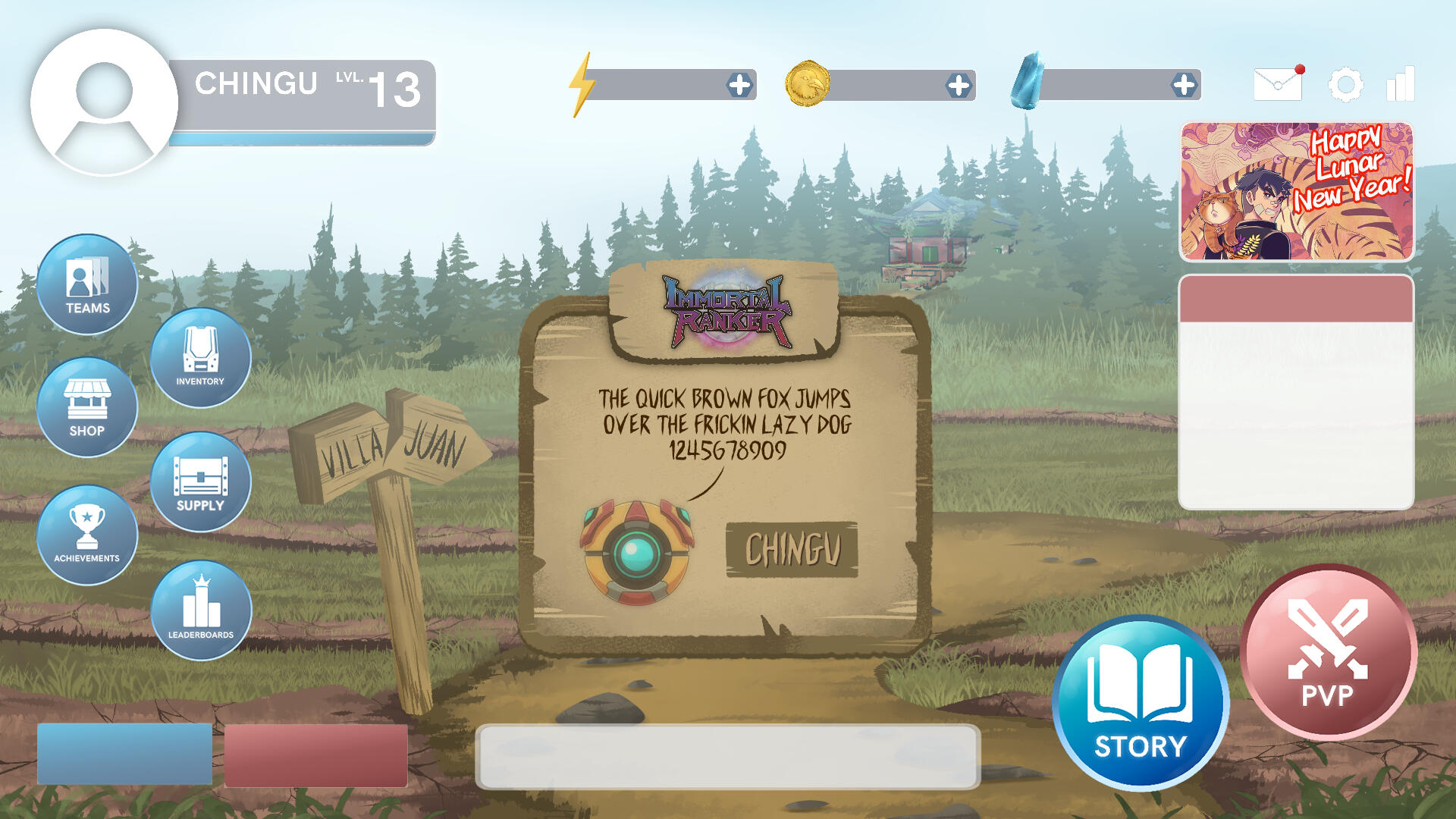This screenshot has width=1456, height=819.
Task: Open settings with the gear icon
Action: pos(1346,84)
